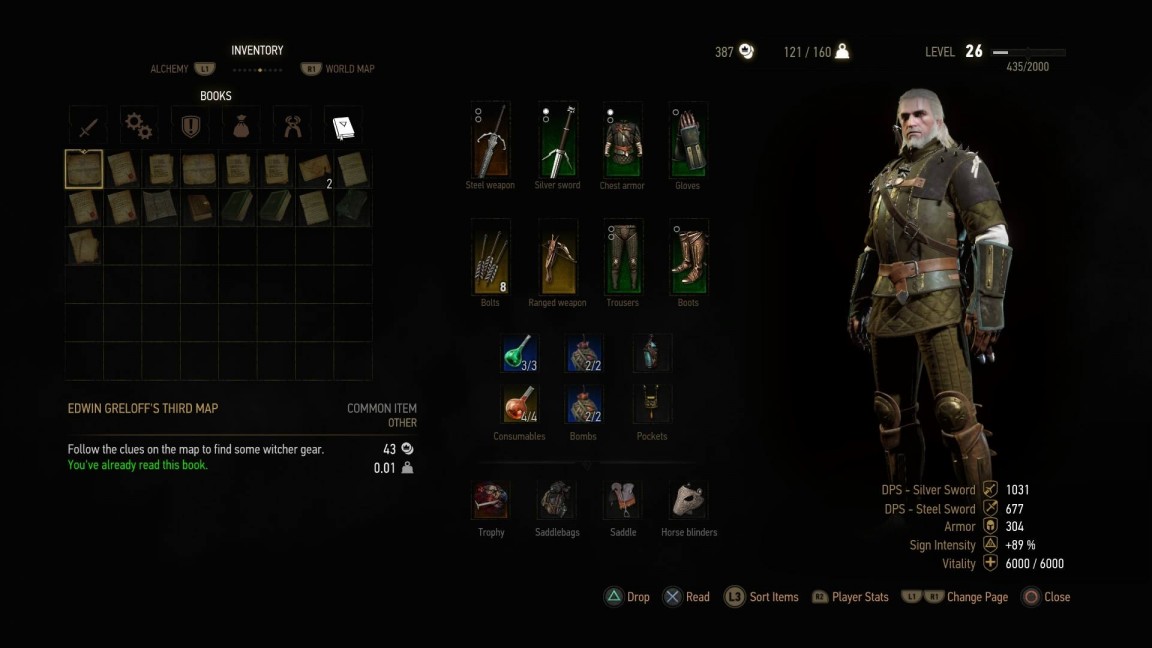Open the alchemy pincers inventory tab
Viewport: 1152px width, 648px height.
coord(292,127)
